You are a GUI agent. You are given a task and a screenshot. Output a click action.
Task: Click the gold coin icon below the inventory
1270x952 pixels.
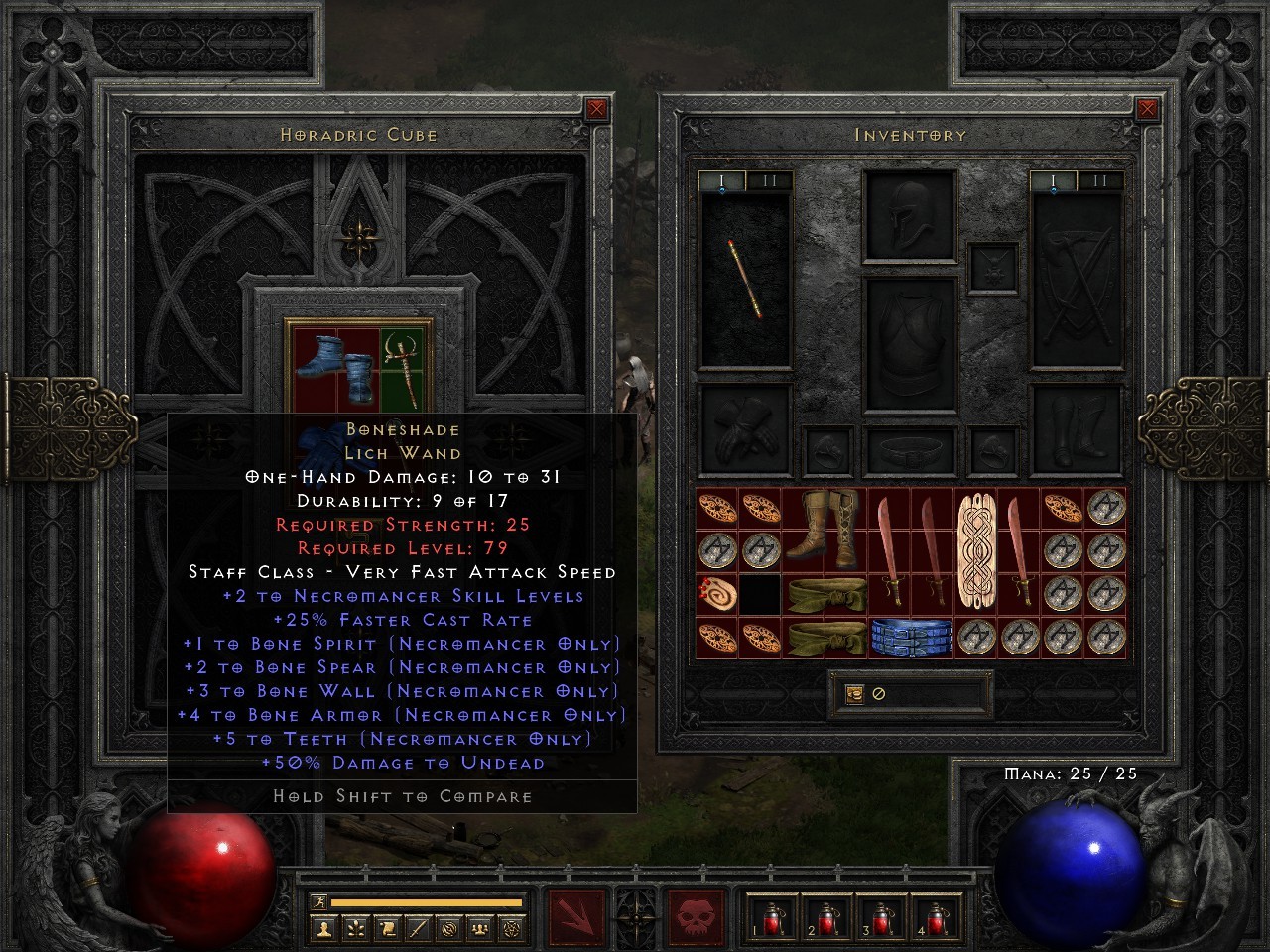pos(853,694)
